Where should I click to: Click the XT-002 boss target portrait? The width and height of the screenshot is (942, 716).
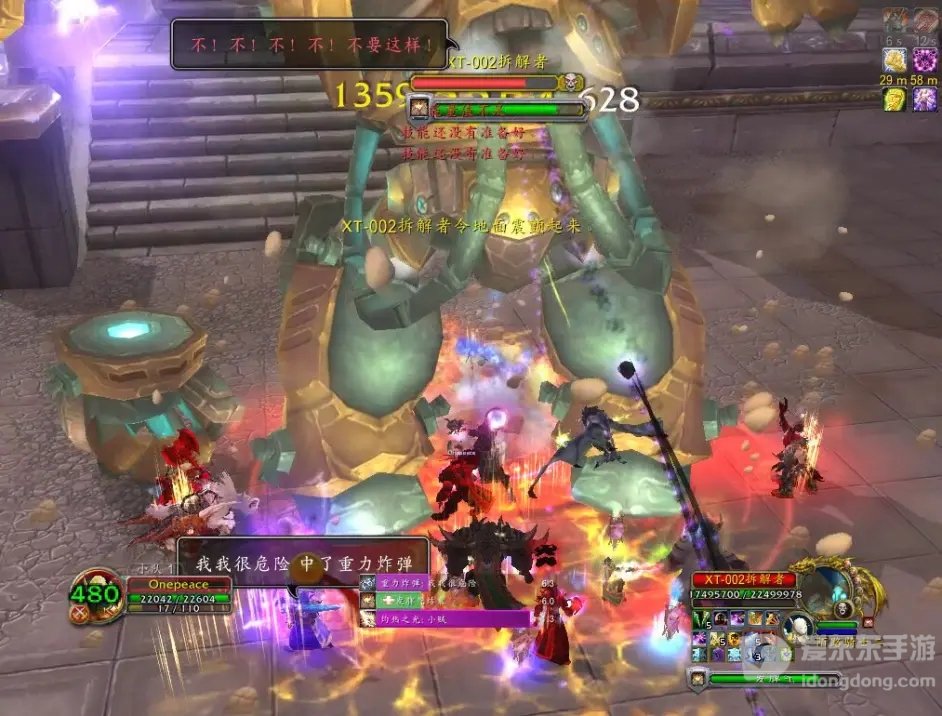coord(827,590)
